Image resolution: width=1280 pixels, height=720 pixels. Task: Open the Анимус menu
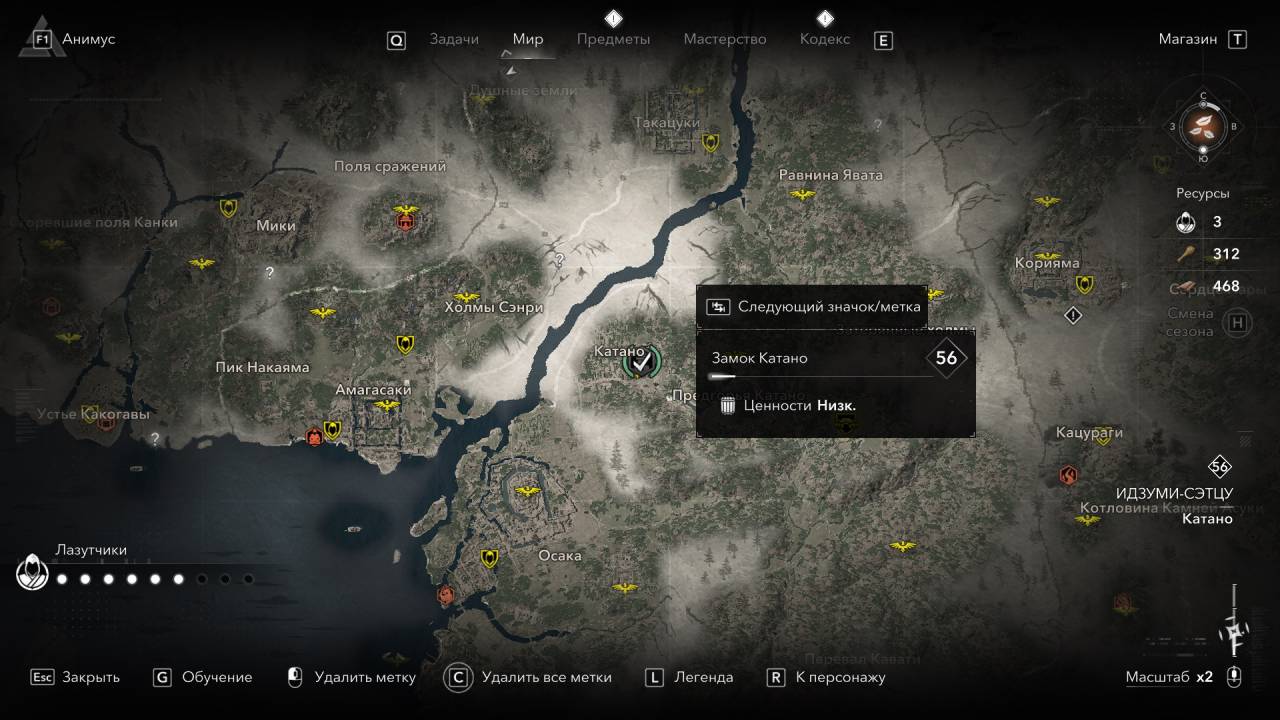click(88, 39)
